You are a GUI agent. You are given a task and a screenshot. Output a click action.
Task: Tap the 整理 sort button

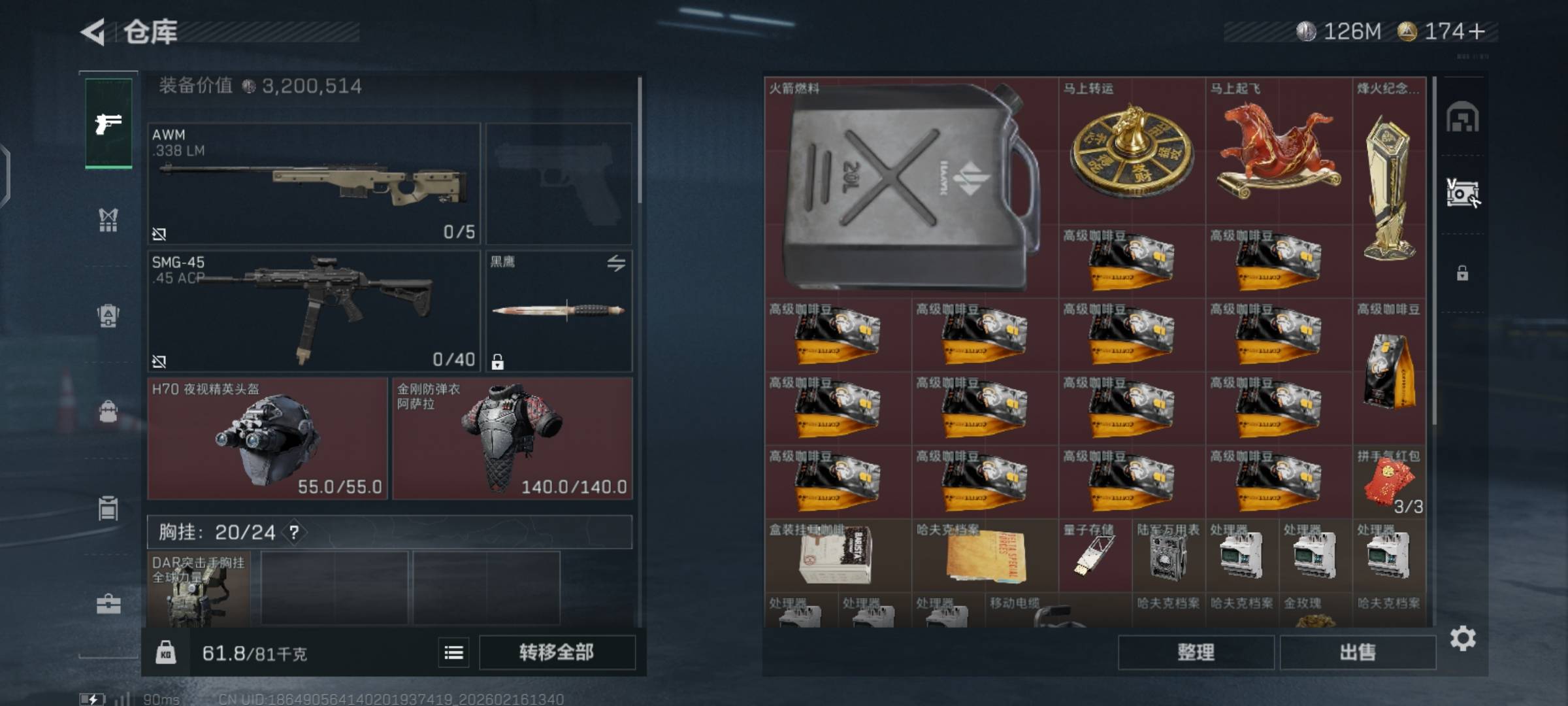pyautogui.click(x=1196, y=652)
